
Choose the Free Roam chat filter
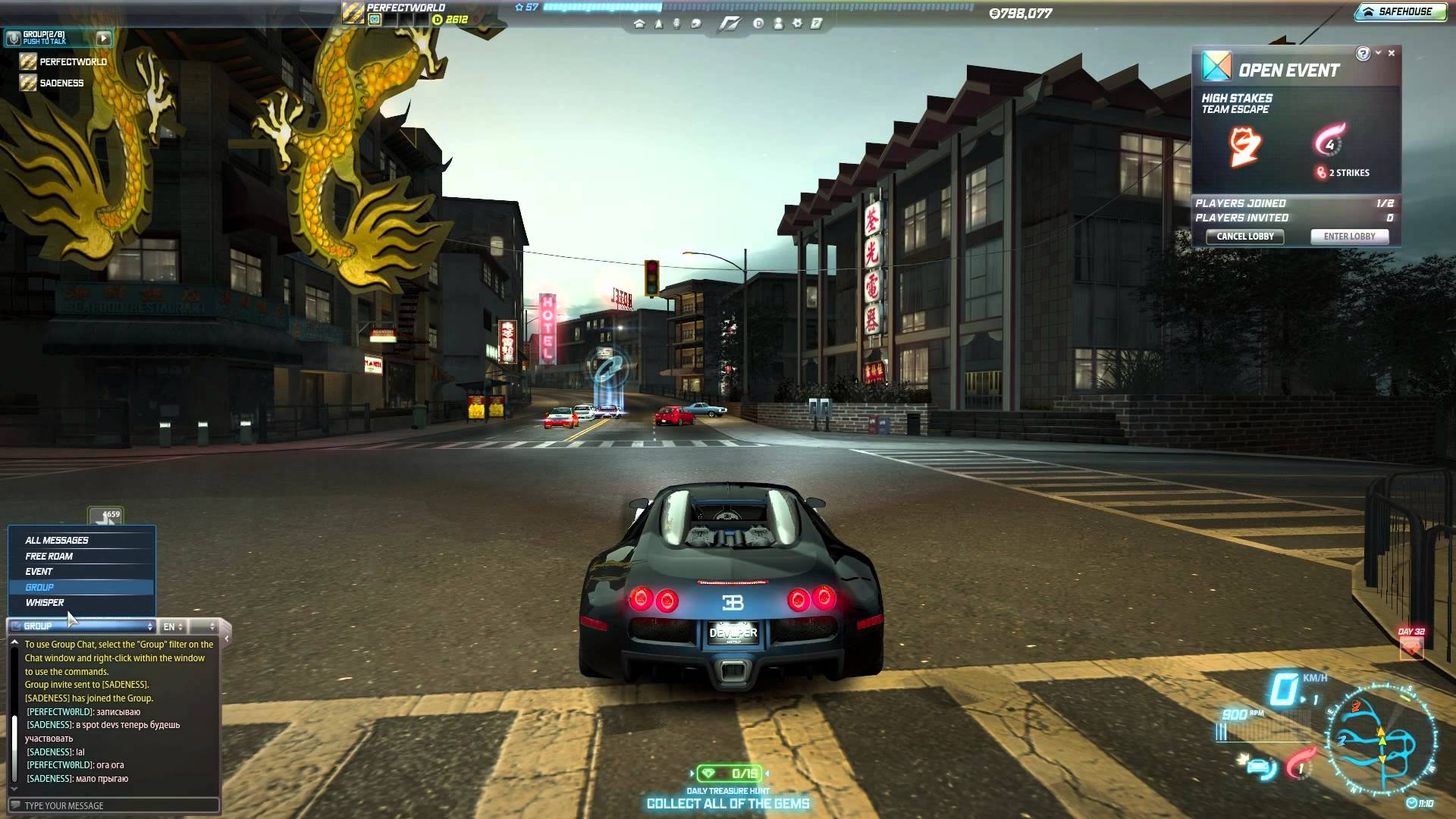tap(49, 557)
